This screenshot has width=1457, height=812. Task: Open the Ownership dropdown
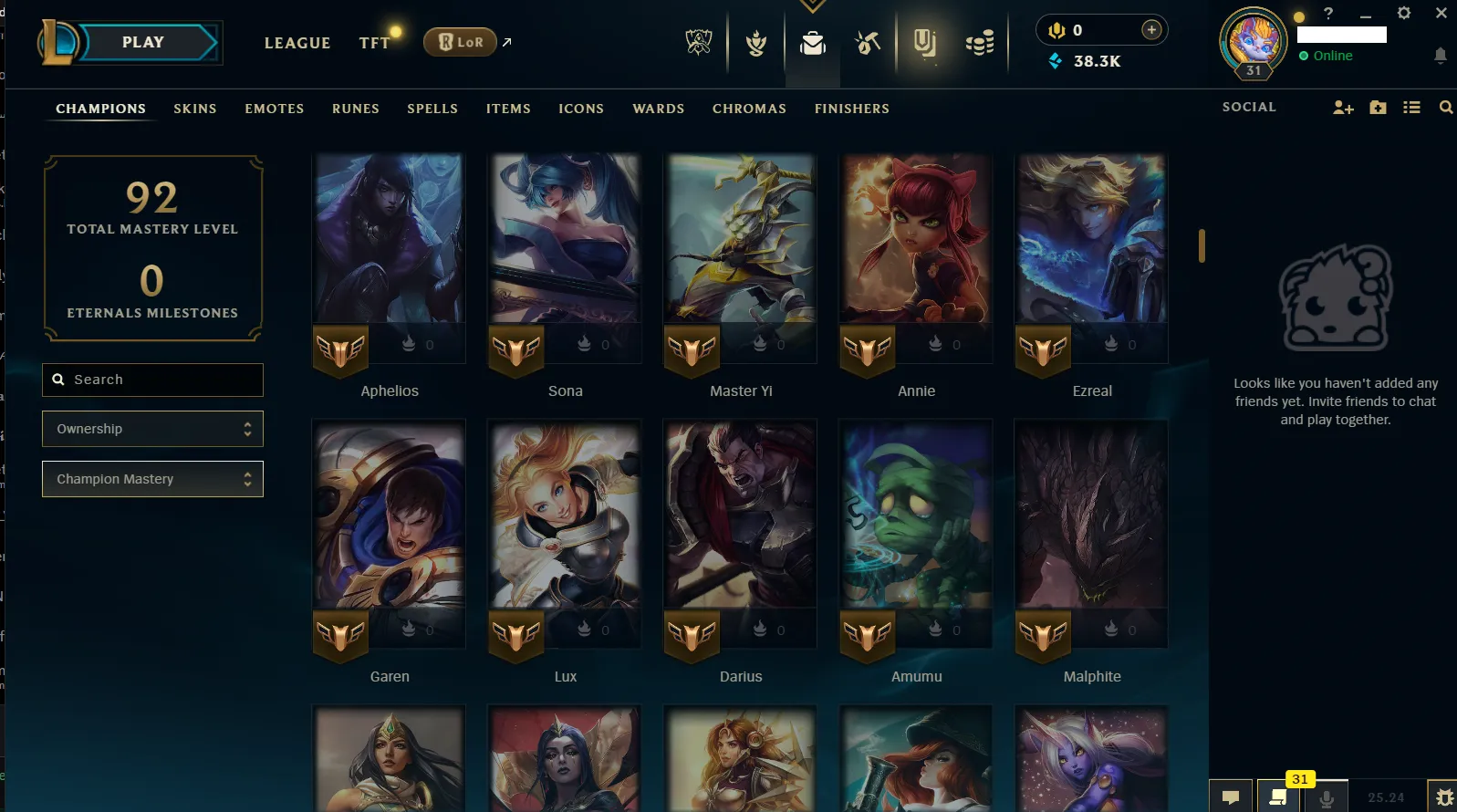(x=152, y=428)
